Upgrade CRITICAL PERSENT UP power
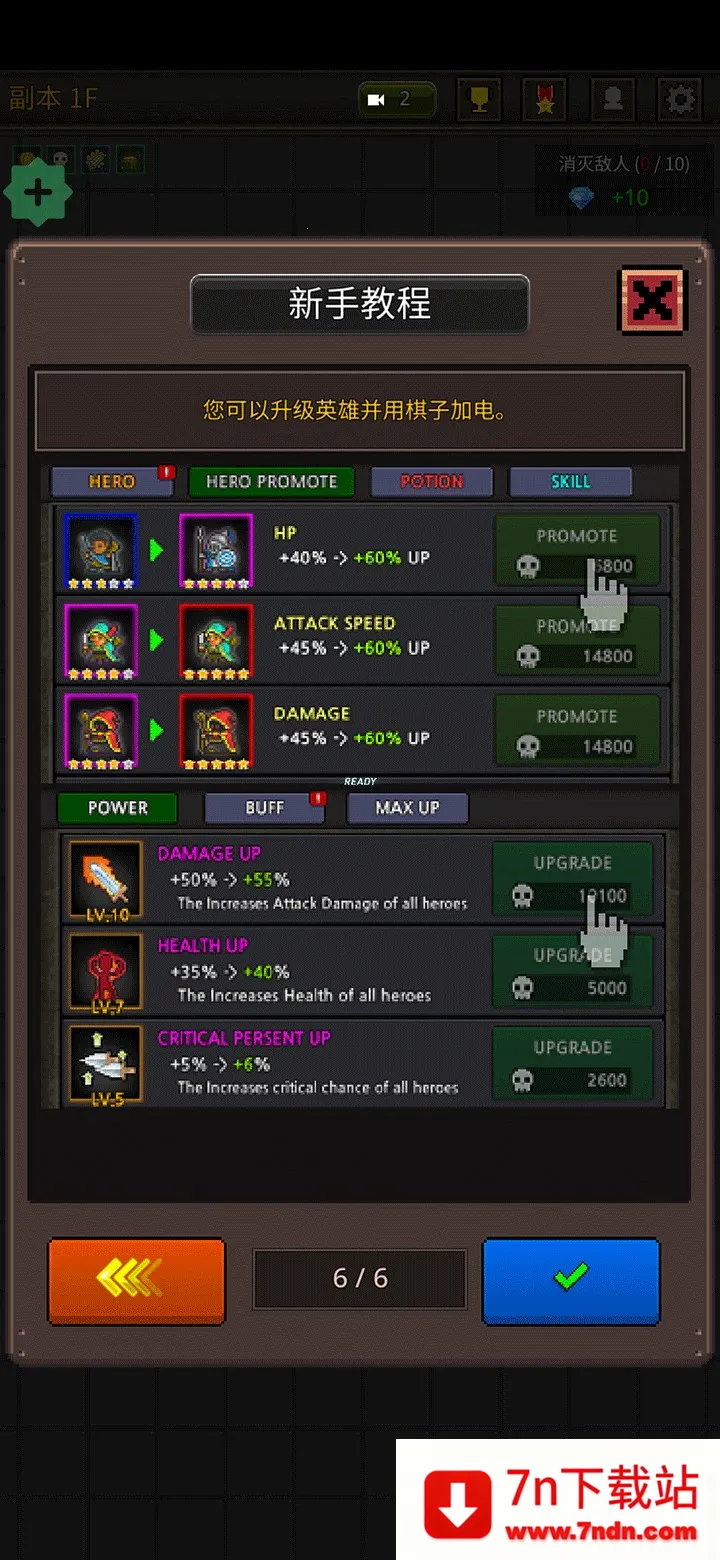This screenshot has height=1560, width=720. click(x=572, y=1063)
